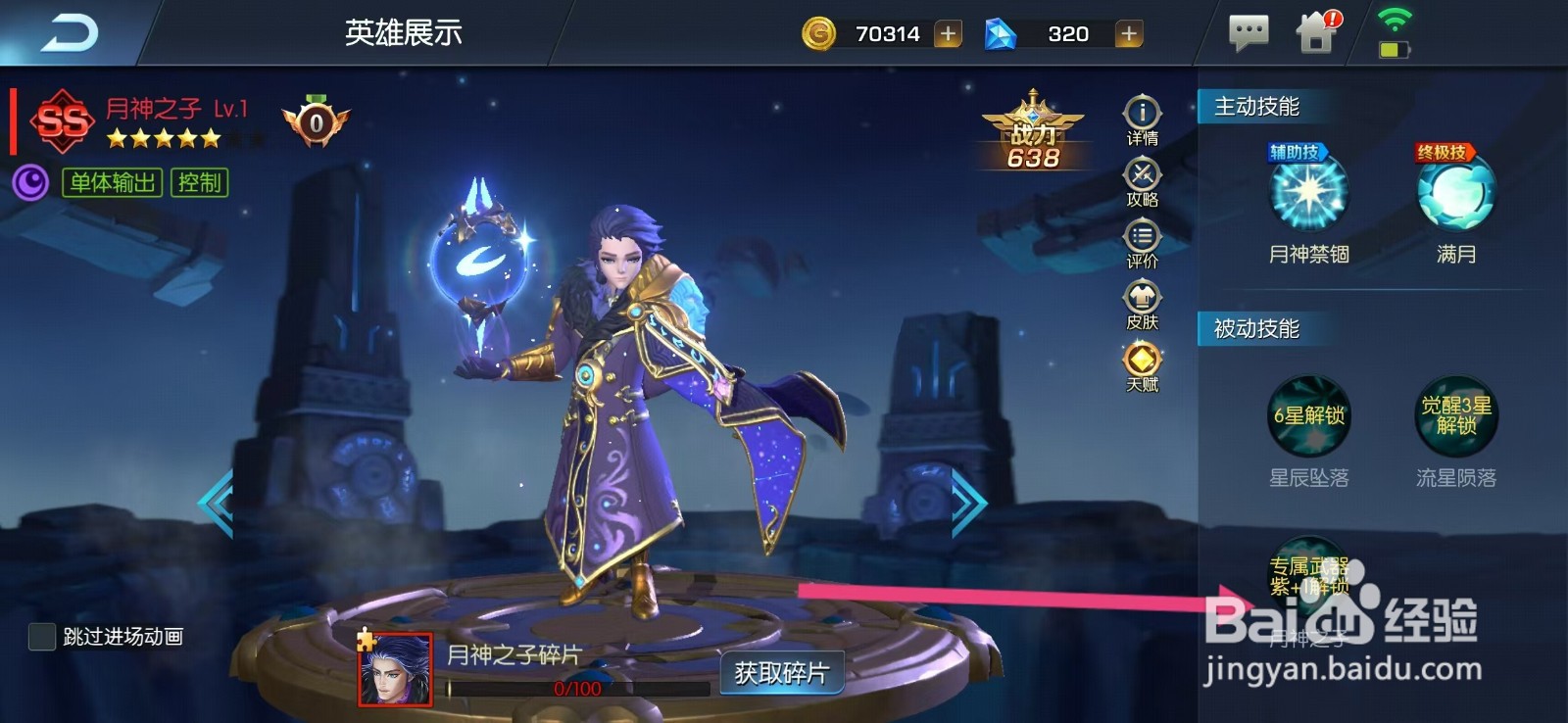Inspect the 星辰坠落 passive skill icon
Screen dimensions: 1568x723
coord(1308,416)
